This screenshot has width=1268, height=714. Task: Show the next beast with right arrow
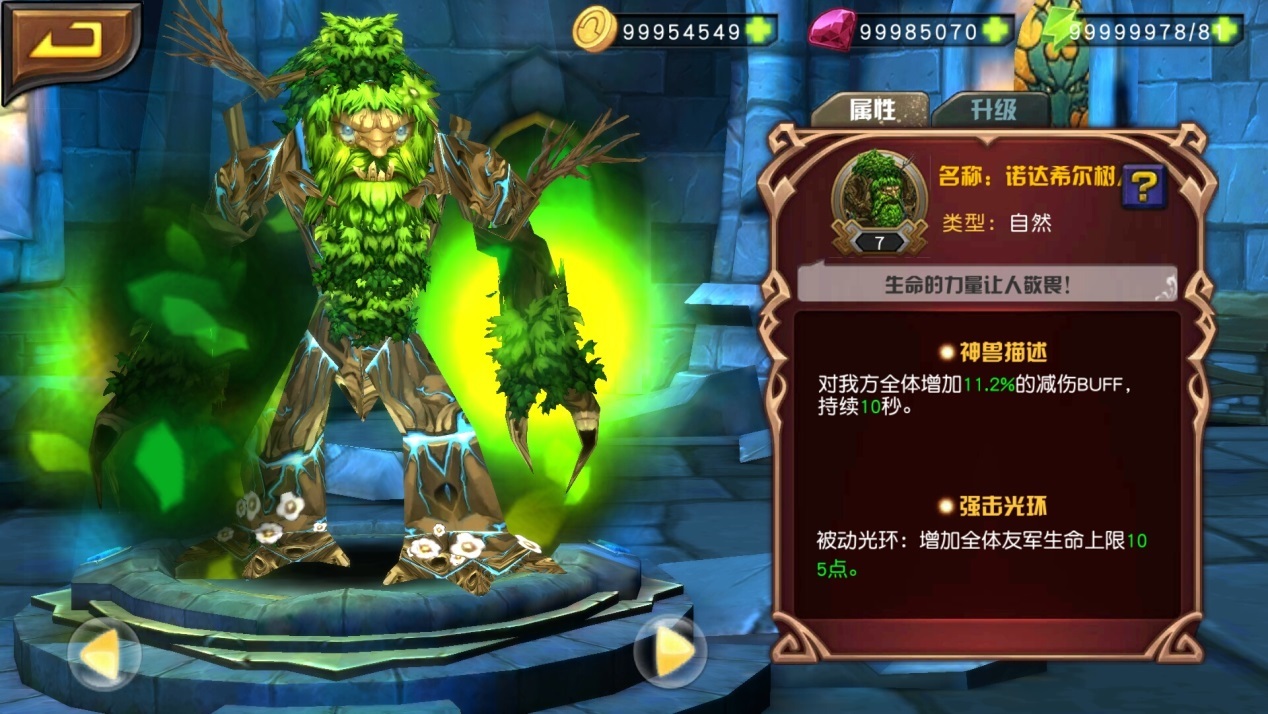(x=671, y=653)
